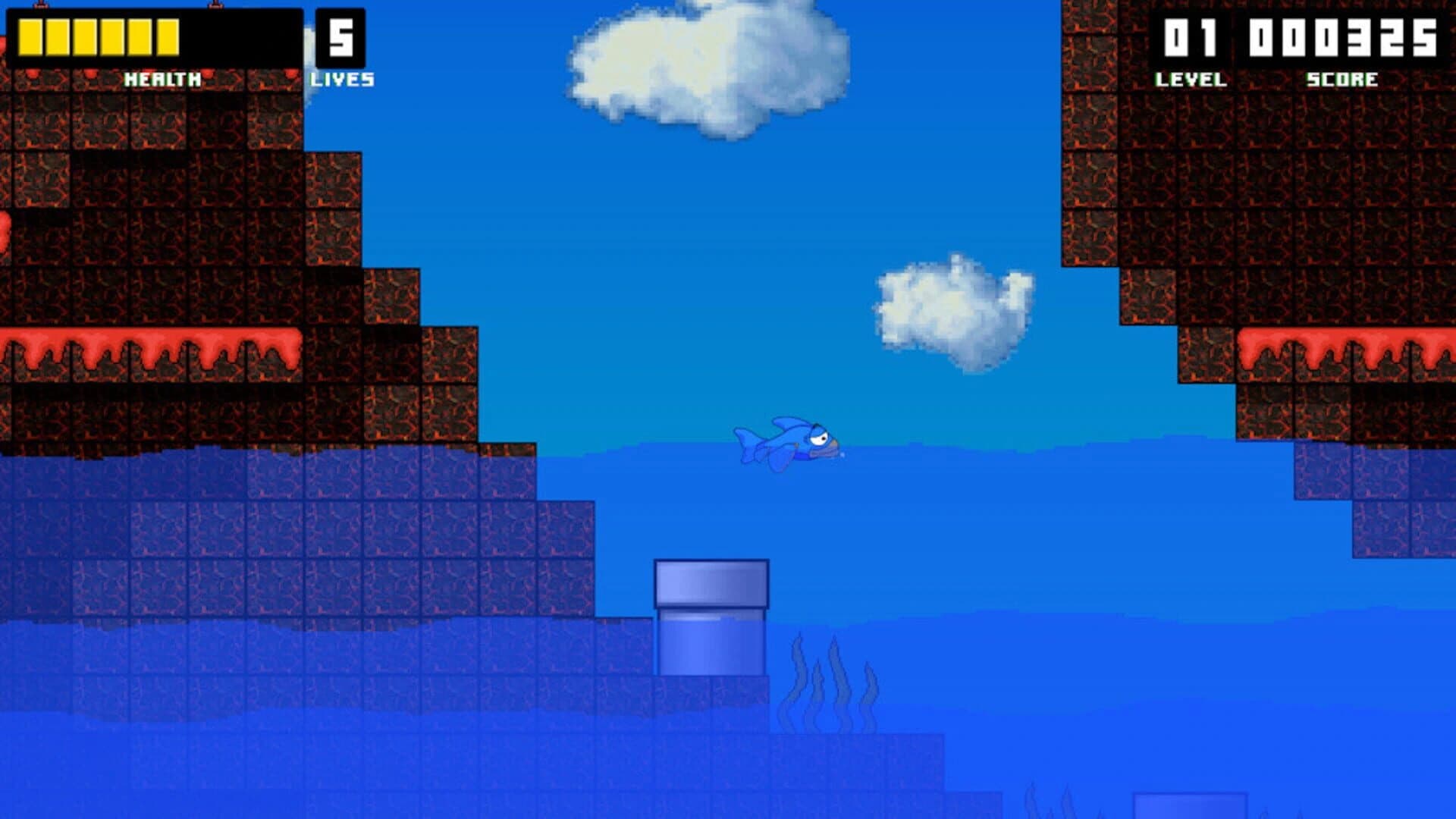Click the LIVES label
Screen dimensions: 1456x819
tap(344, 77)
